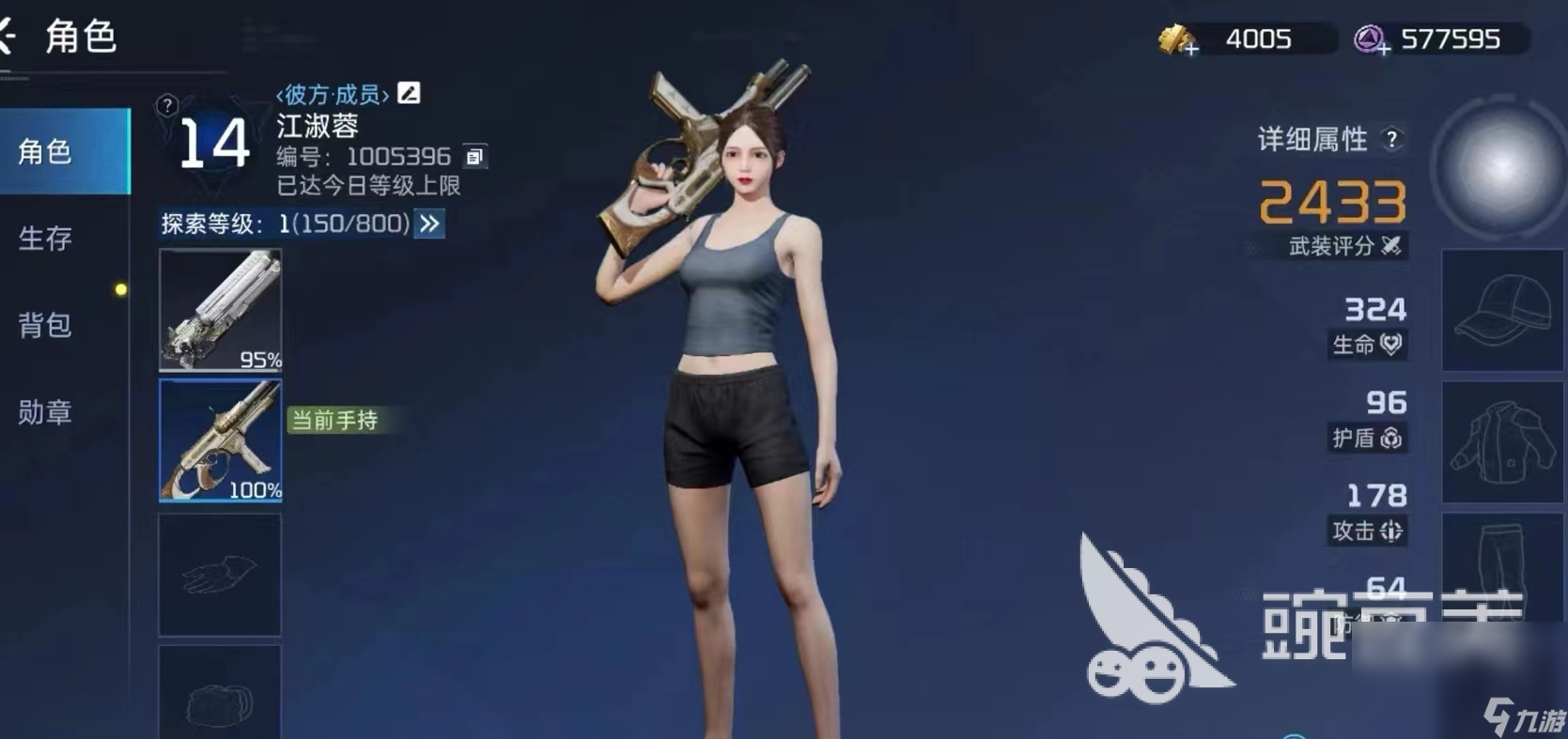
Task: Expand 探索等级 details via double arrow
Action: (x=429, y=224)
